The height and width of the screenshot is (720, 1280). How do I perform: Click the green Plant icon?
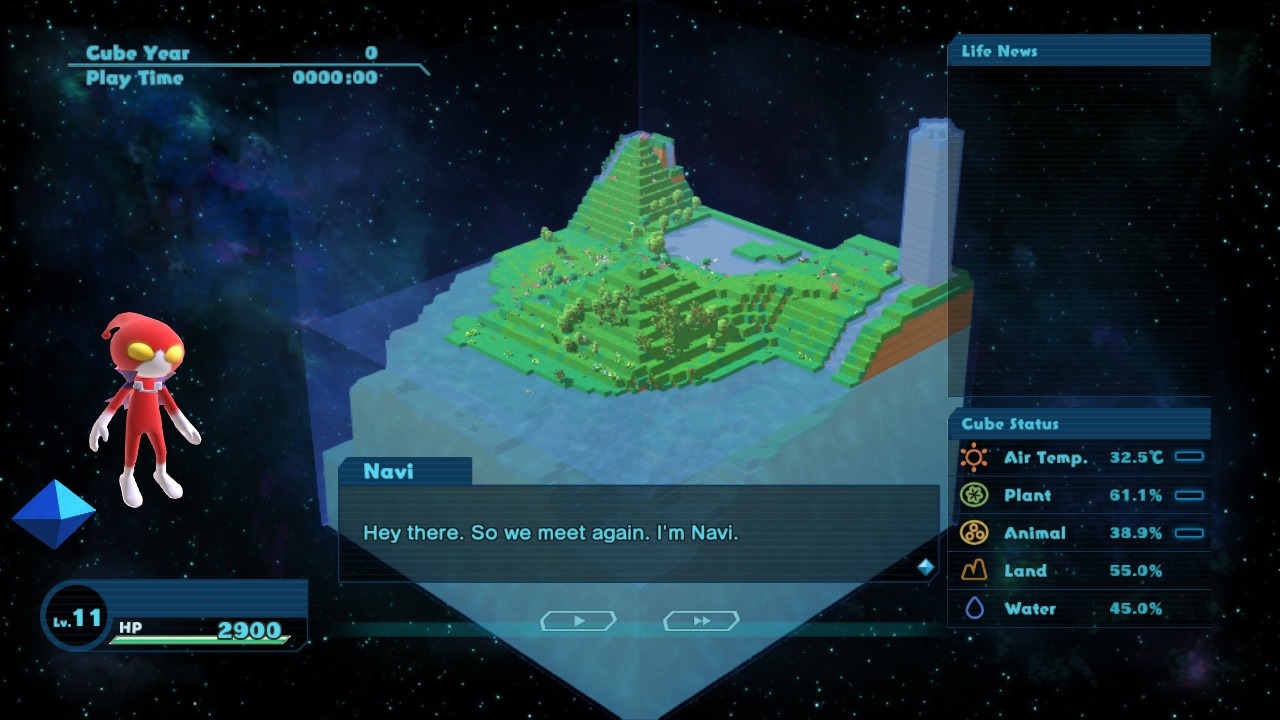(x=973, y=495)
